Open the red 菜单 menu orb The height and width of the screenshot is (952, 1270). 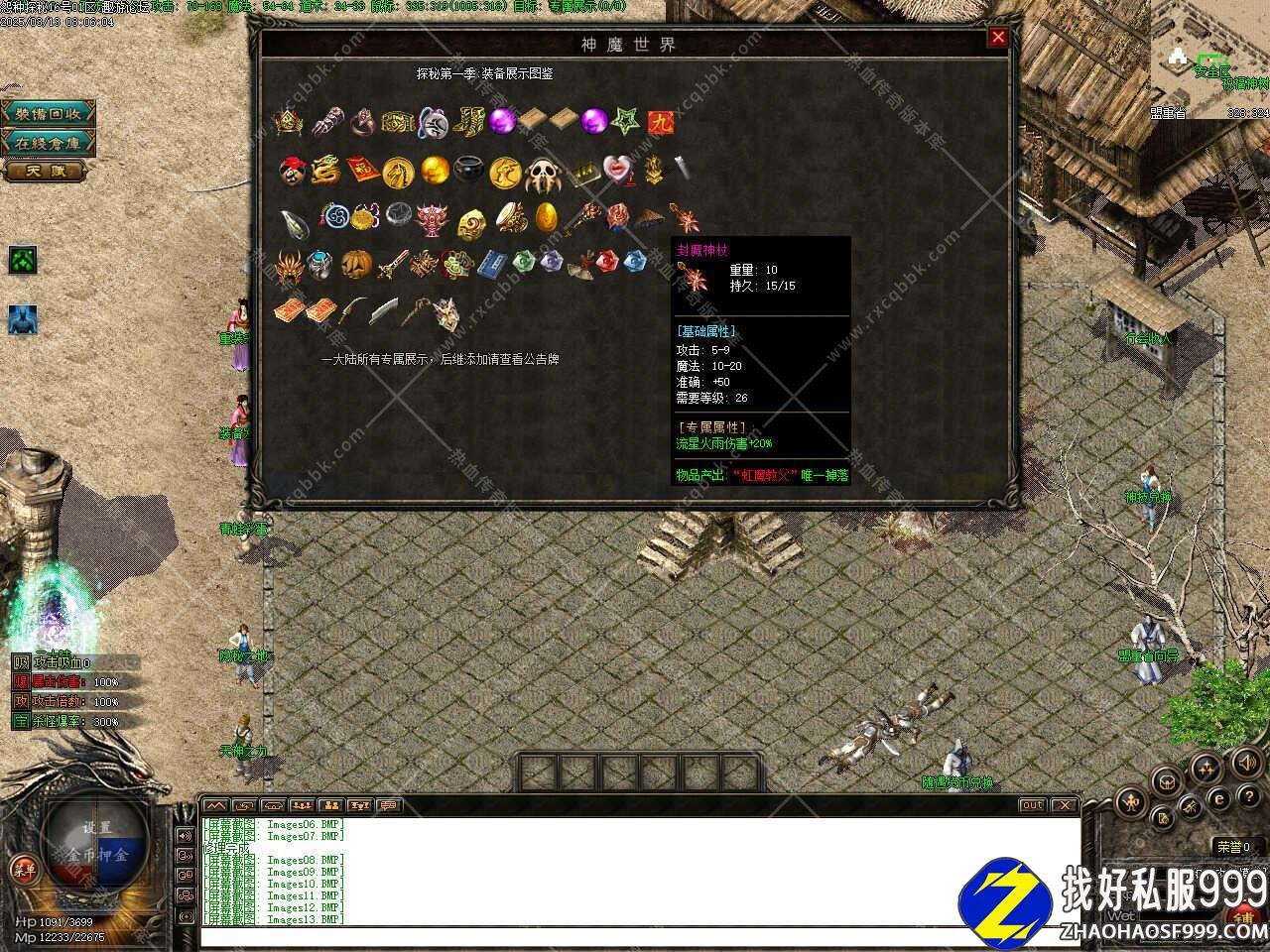(x=22, y=870)
